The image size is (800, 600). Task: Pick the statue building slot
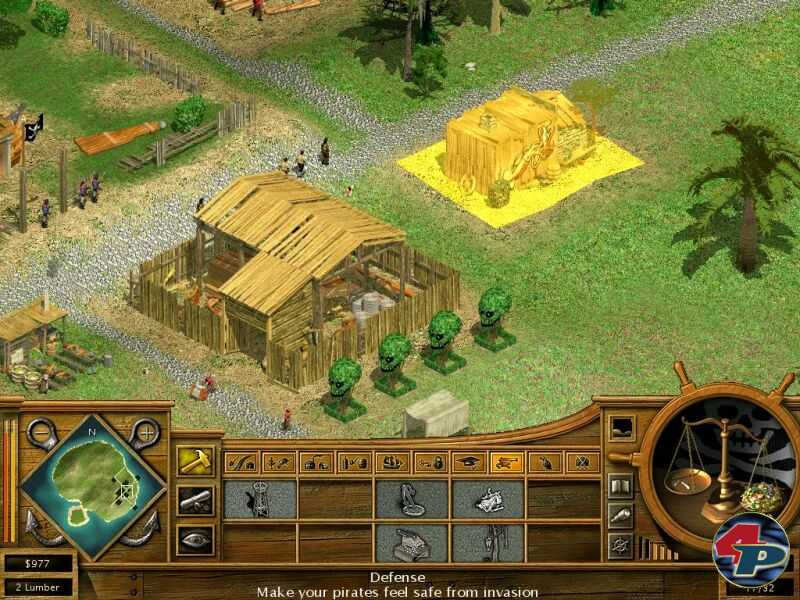click(412, 500)
